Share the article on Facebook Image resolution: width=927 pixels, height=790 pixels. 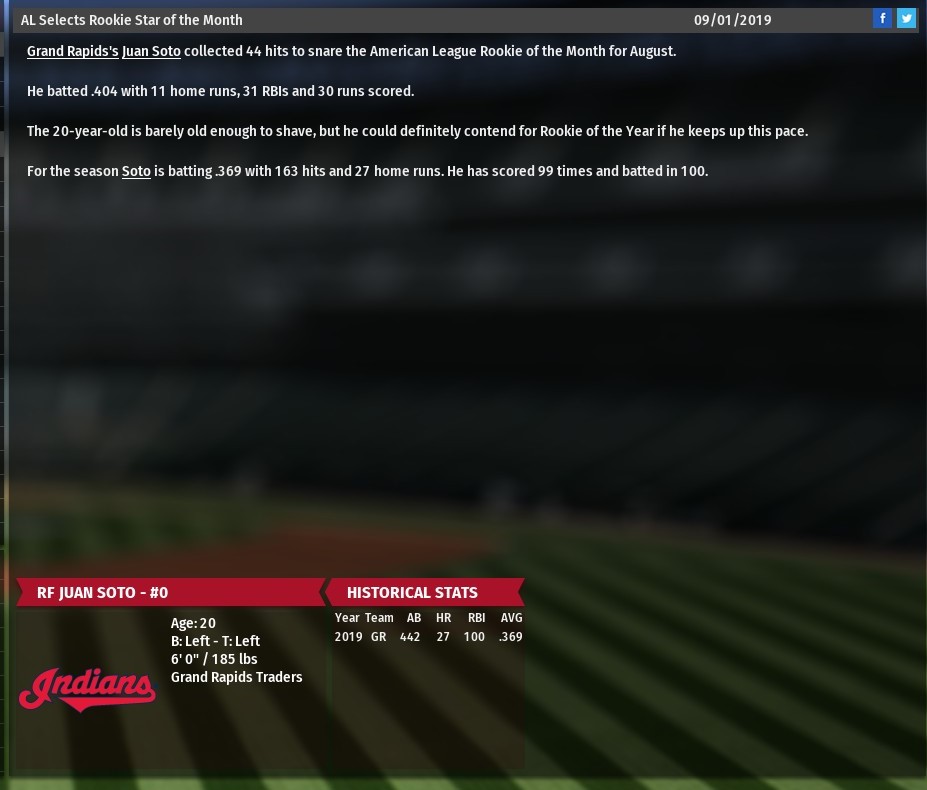882,19
